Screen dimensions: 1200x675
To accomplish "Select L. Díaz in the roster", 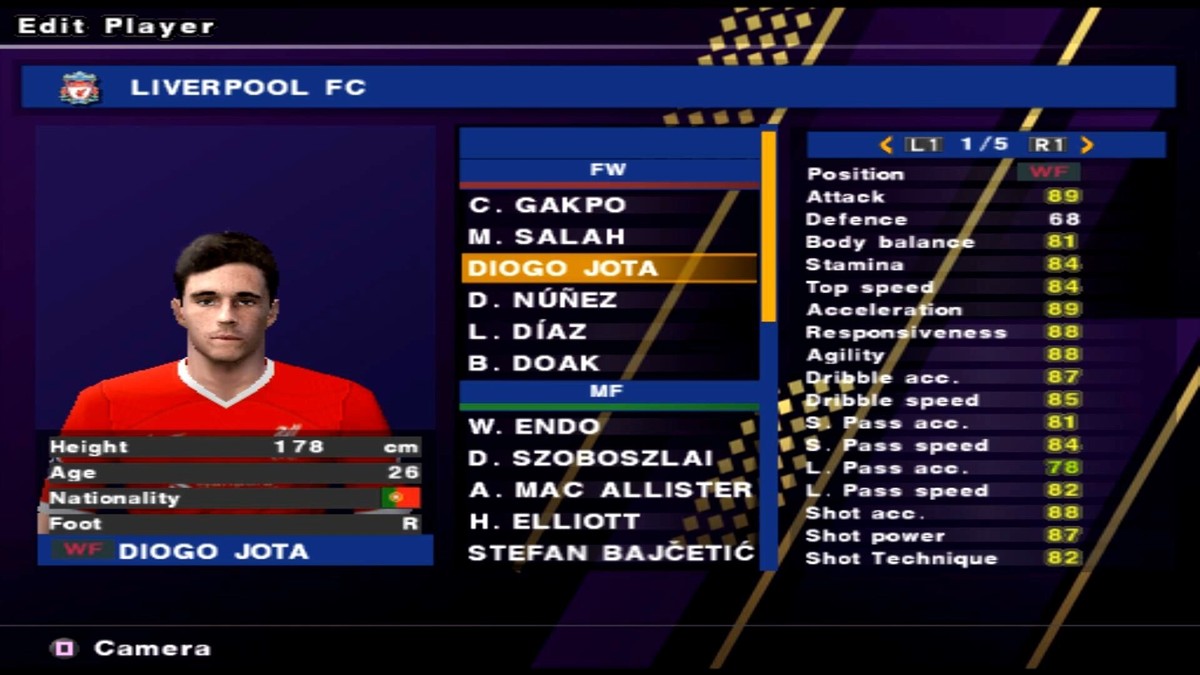I will 527,331.
